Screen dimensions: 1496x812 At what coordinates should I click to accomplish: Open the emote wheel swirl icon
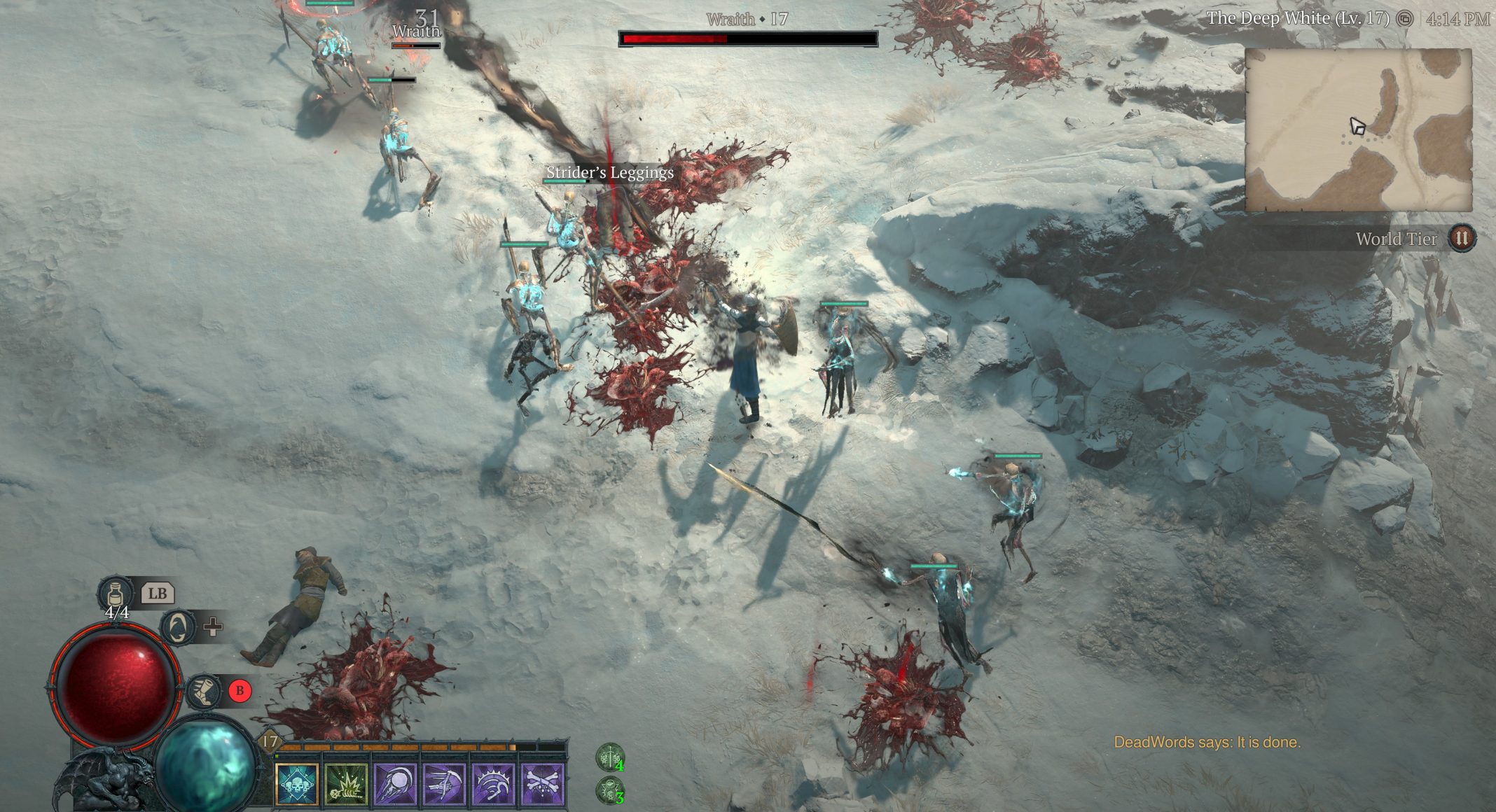point(178,626)
